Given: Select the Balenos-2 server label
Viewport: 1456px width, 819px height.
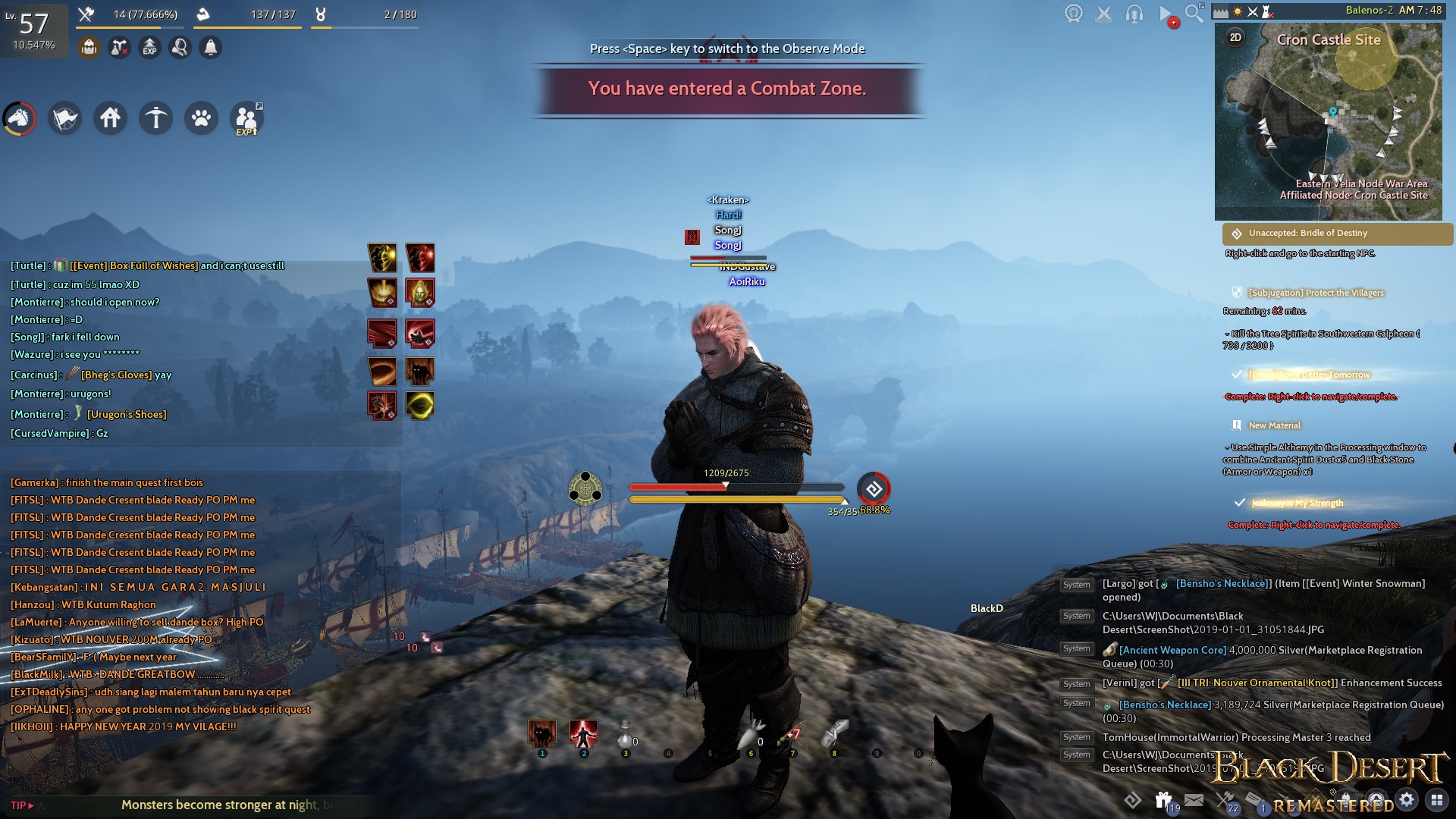Looking at the screenshot, I should 1371,8.
